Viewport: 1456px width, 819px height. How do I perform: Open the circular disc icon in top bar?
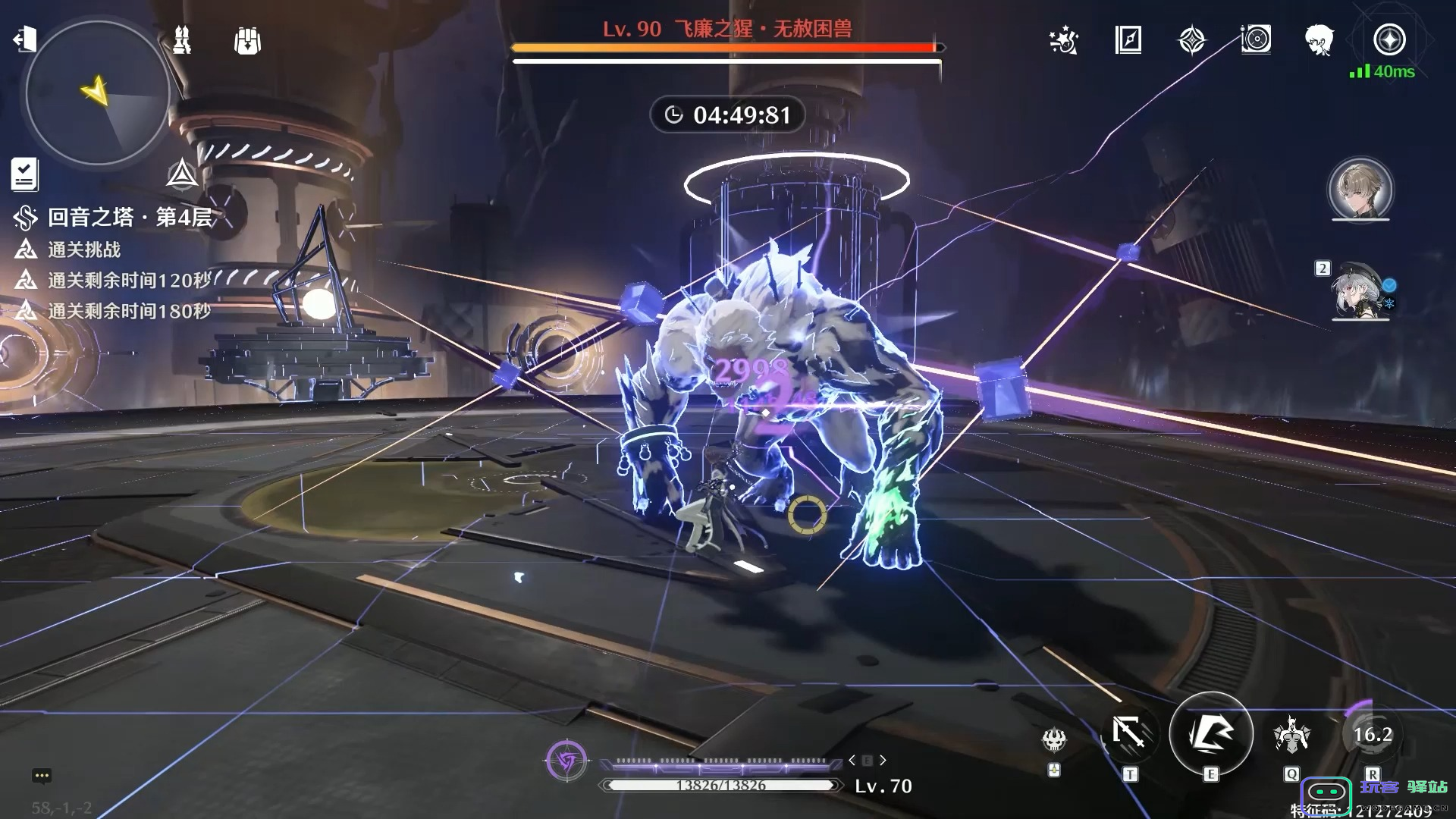1256,39
